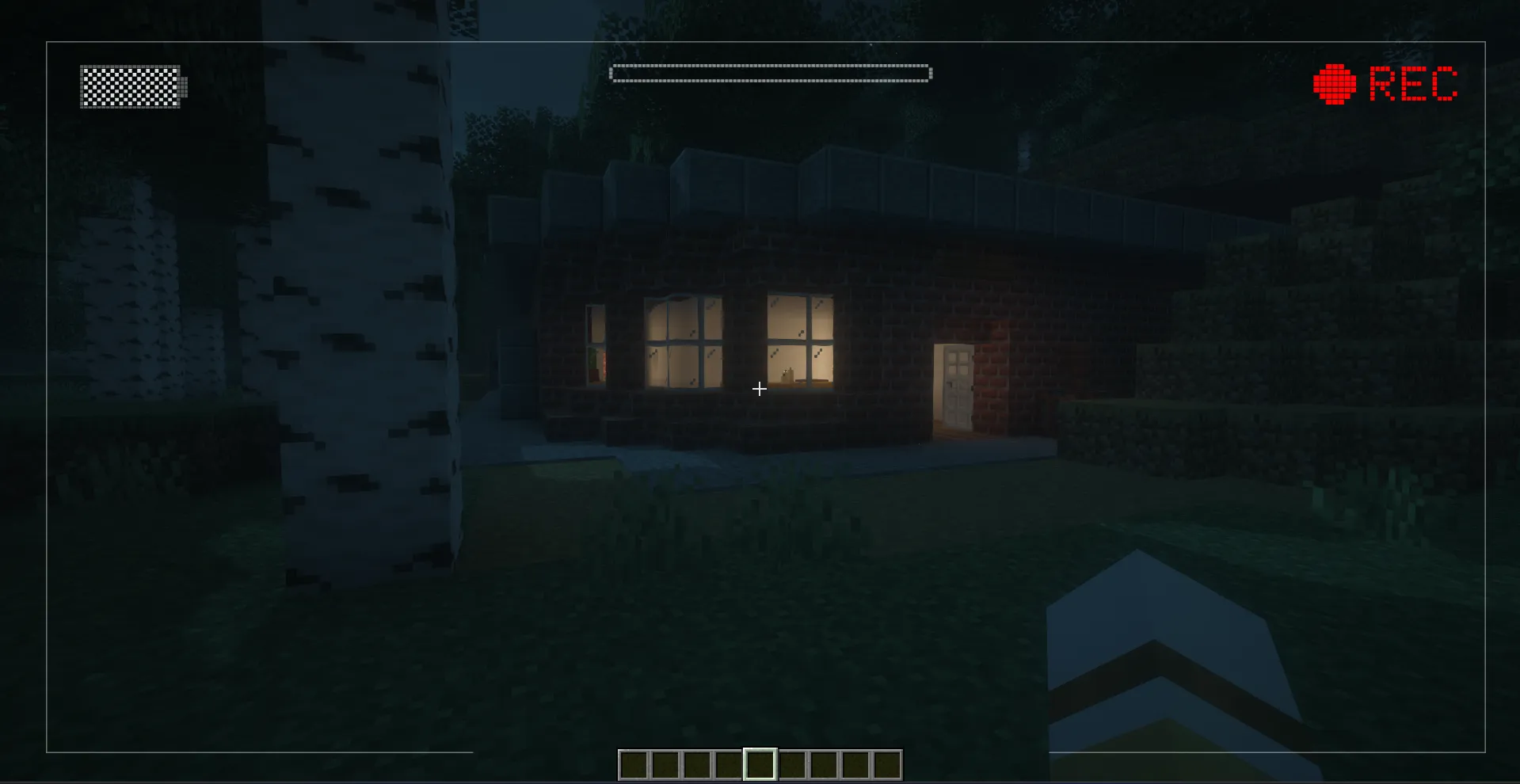Select the second hotbar slot

click(664, 765)
